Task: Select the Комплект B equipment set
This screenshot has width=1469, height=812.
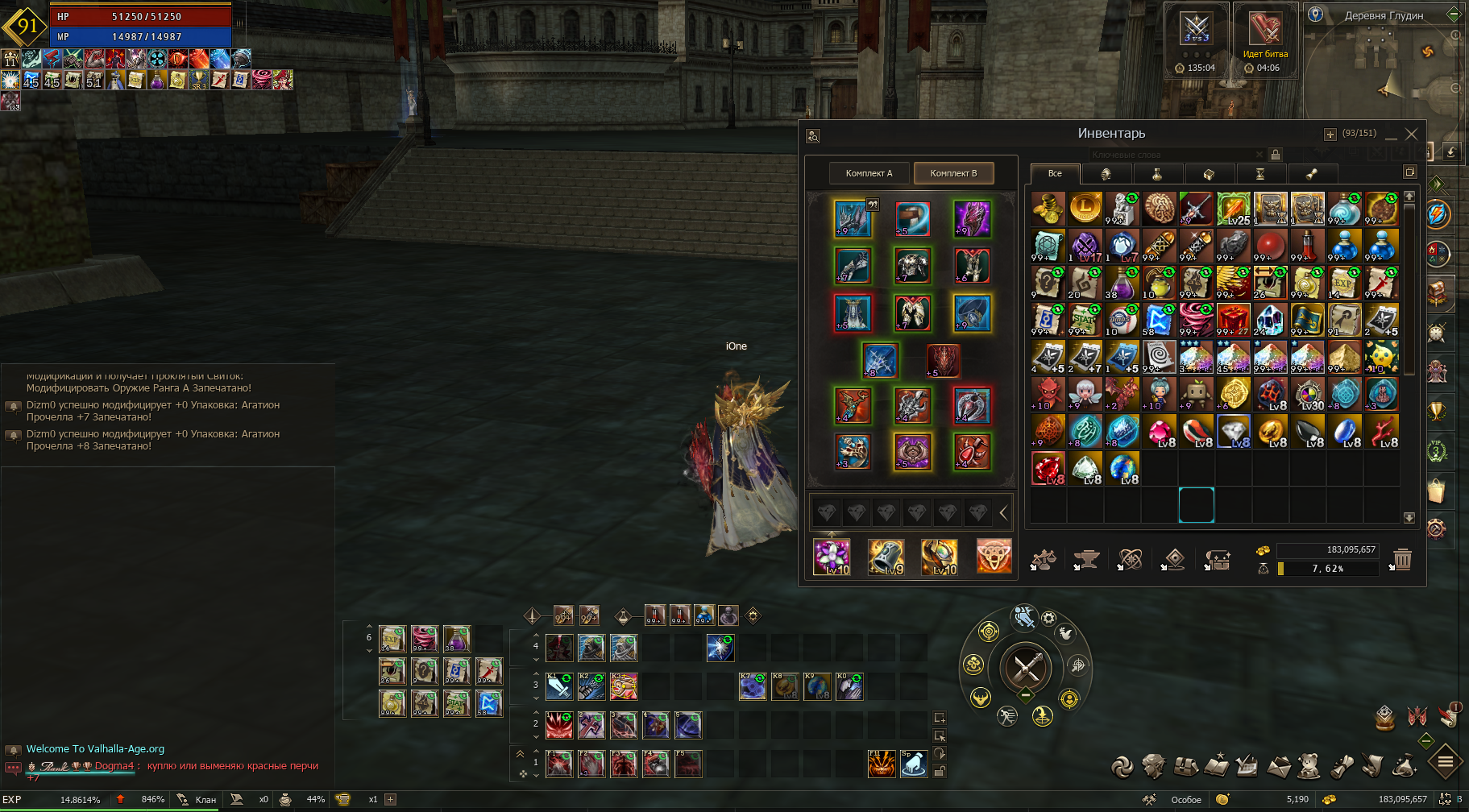Action: 953,173
